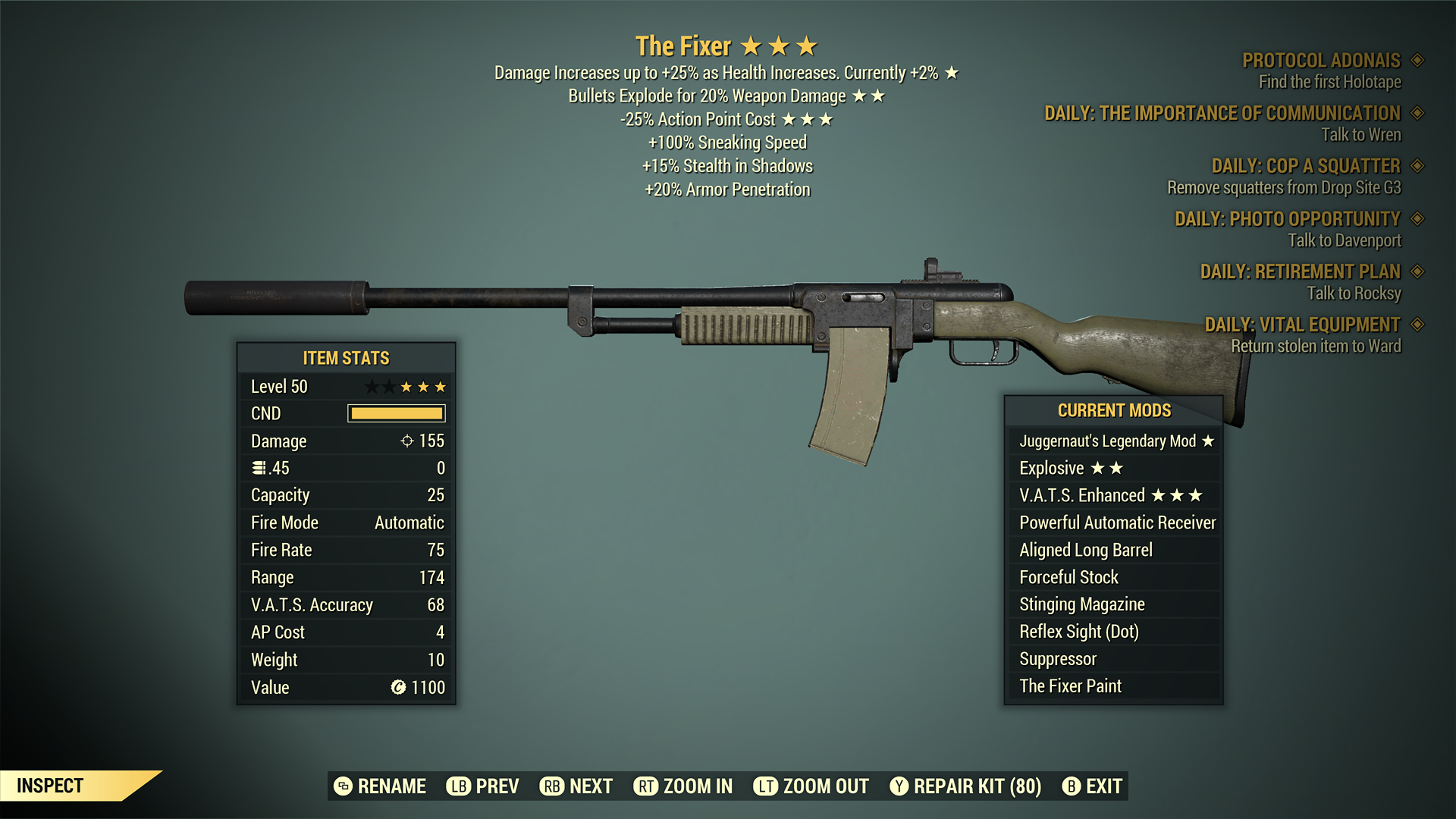1456x819 pixels.
Task: Click the ammo icon next to .45
Action: 257,467
